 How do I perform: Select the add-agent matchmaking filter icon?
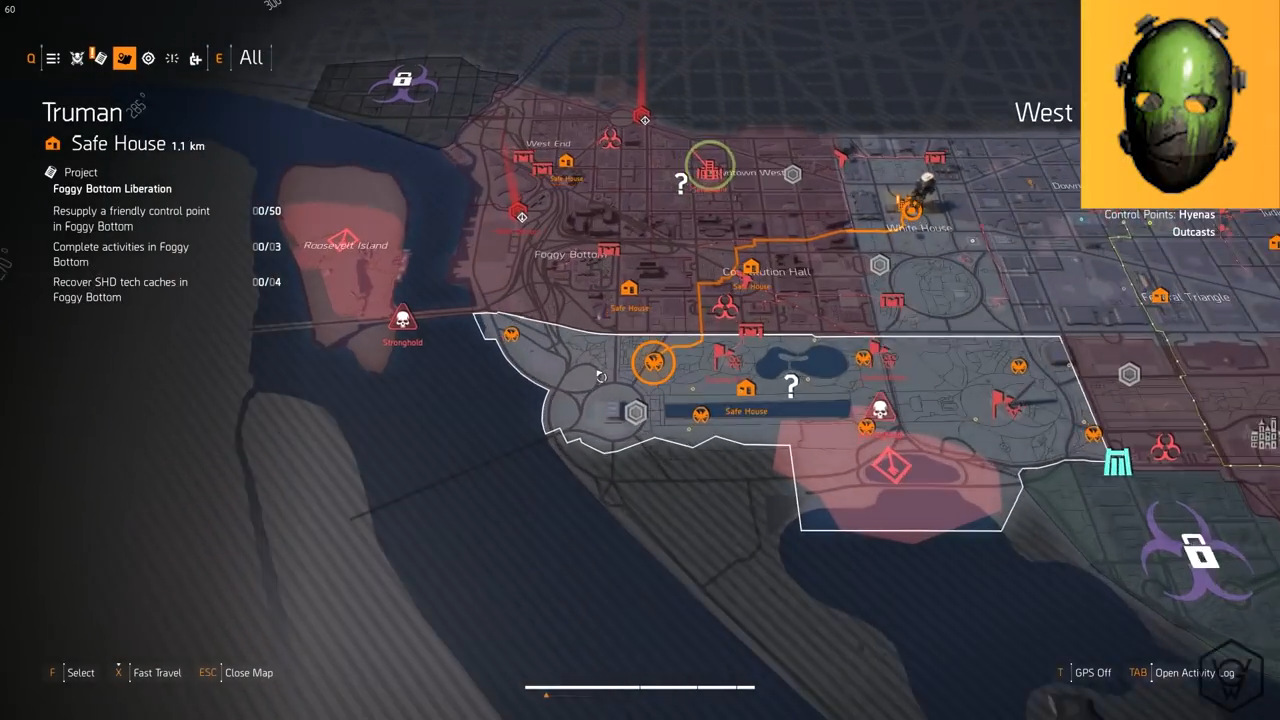tap(195, 58)
